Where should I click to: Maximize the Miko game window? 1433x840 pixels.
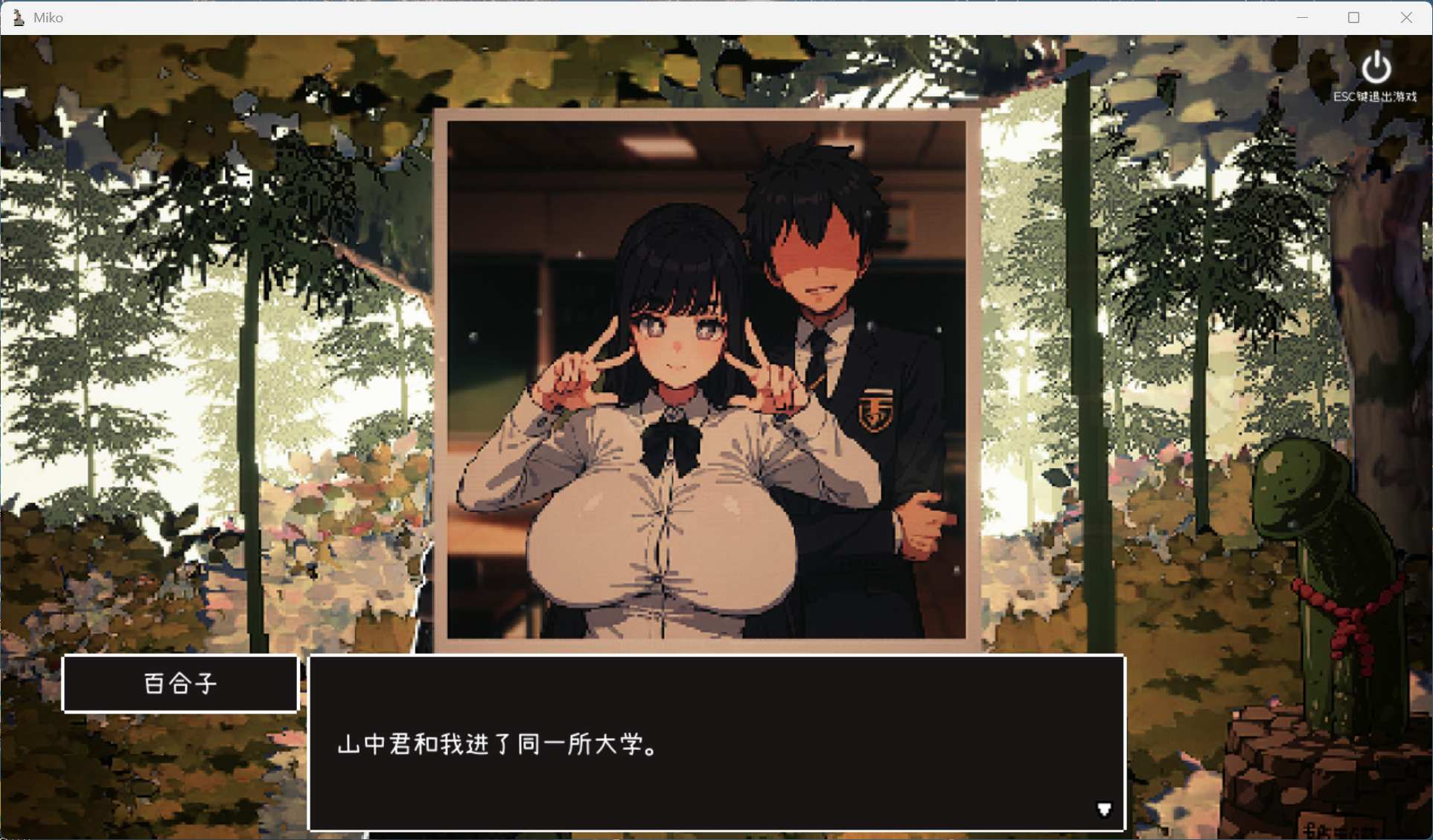point(1354,17)
